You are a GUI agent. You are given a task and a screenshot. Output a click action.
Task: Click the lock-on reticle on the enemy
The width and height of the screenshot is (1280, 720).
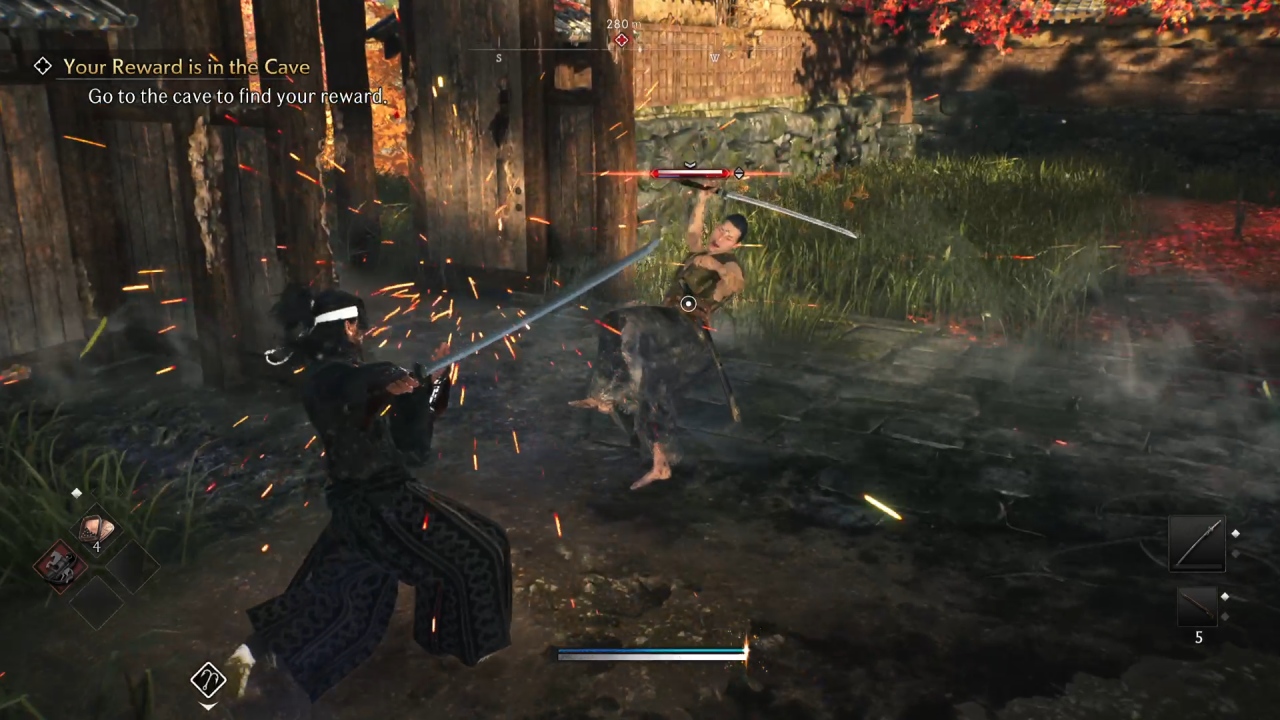point(688,303)
